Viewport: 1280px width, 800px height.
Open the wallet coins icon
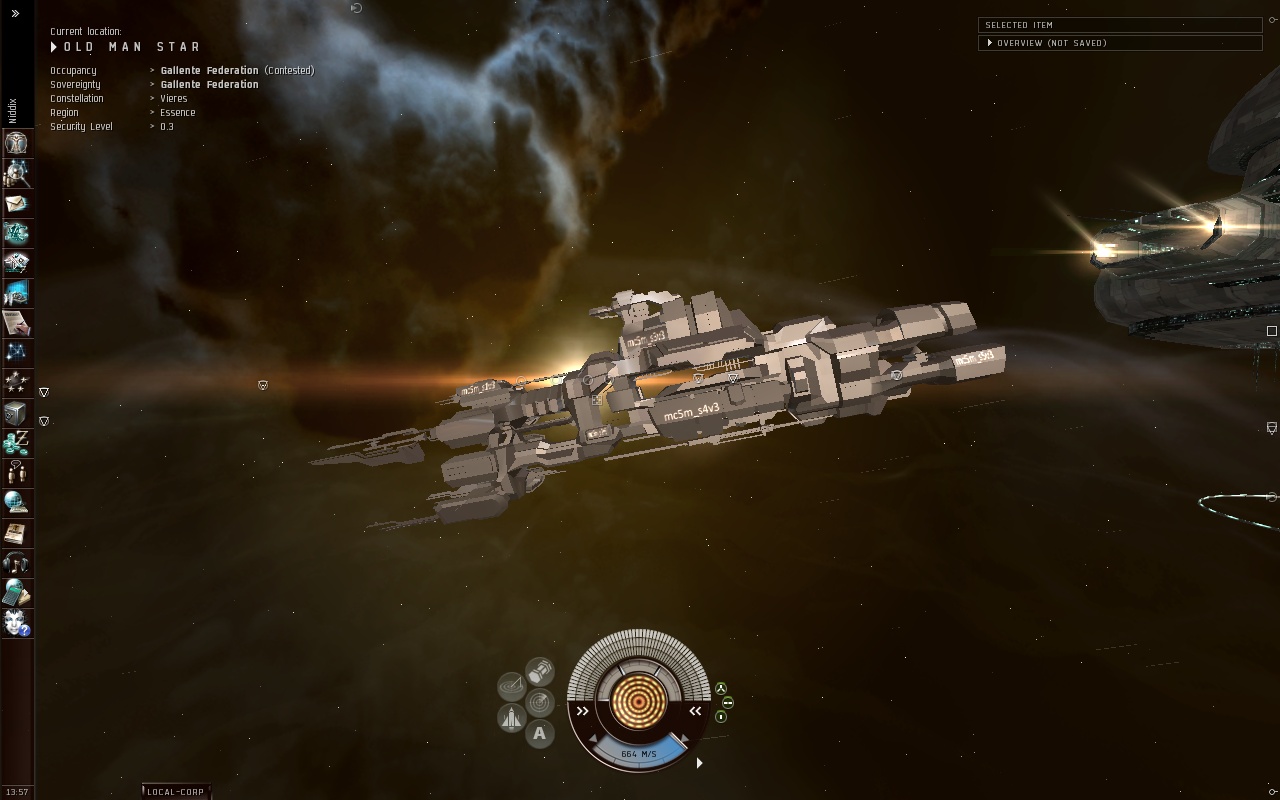[x=16, y=443]
